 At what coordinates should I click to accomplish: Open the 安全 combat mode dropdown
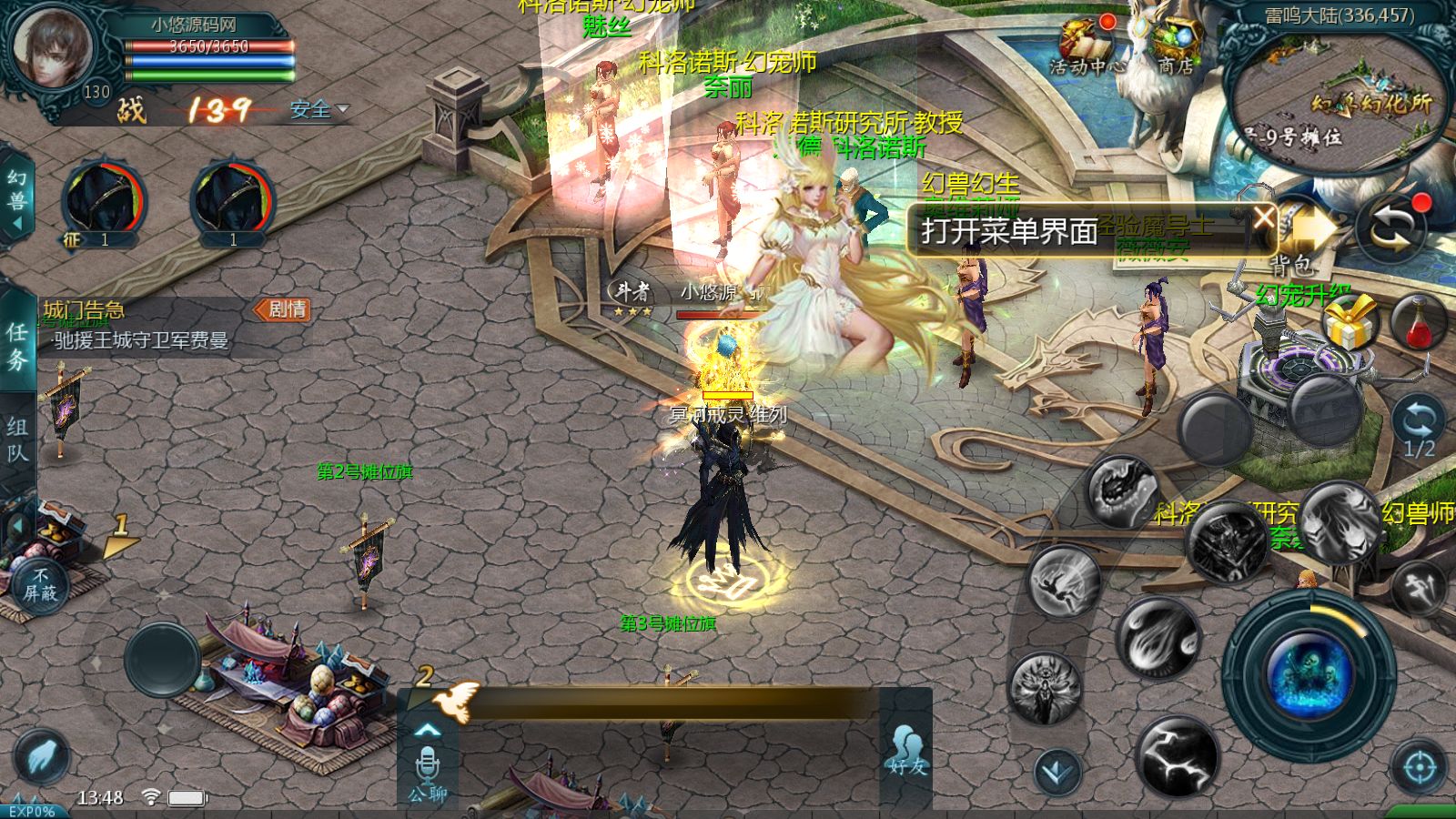[x=318, y=110]
